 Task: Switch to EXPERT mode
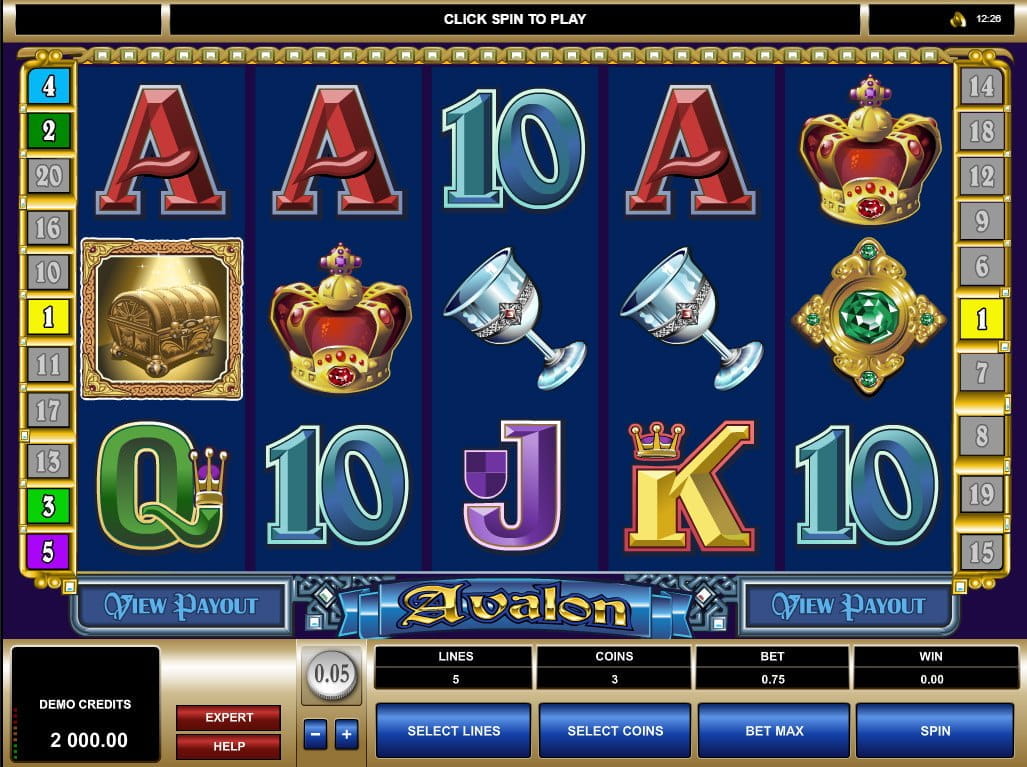(x=228, y=717)
